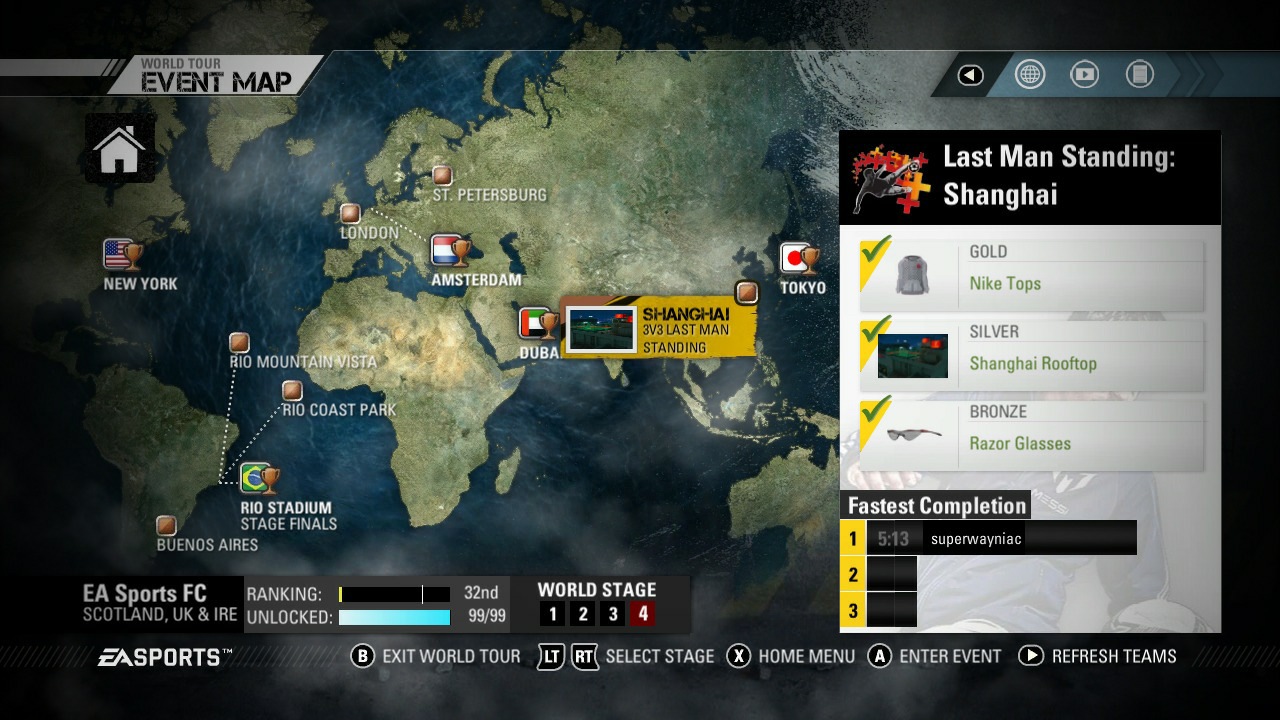The image size is (1280, 720).
Task: Switch to World Stage 3
Action: (613, 615)
